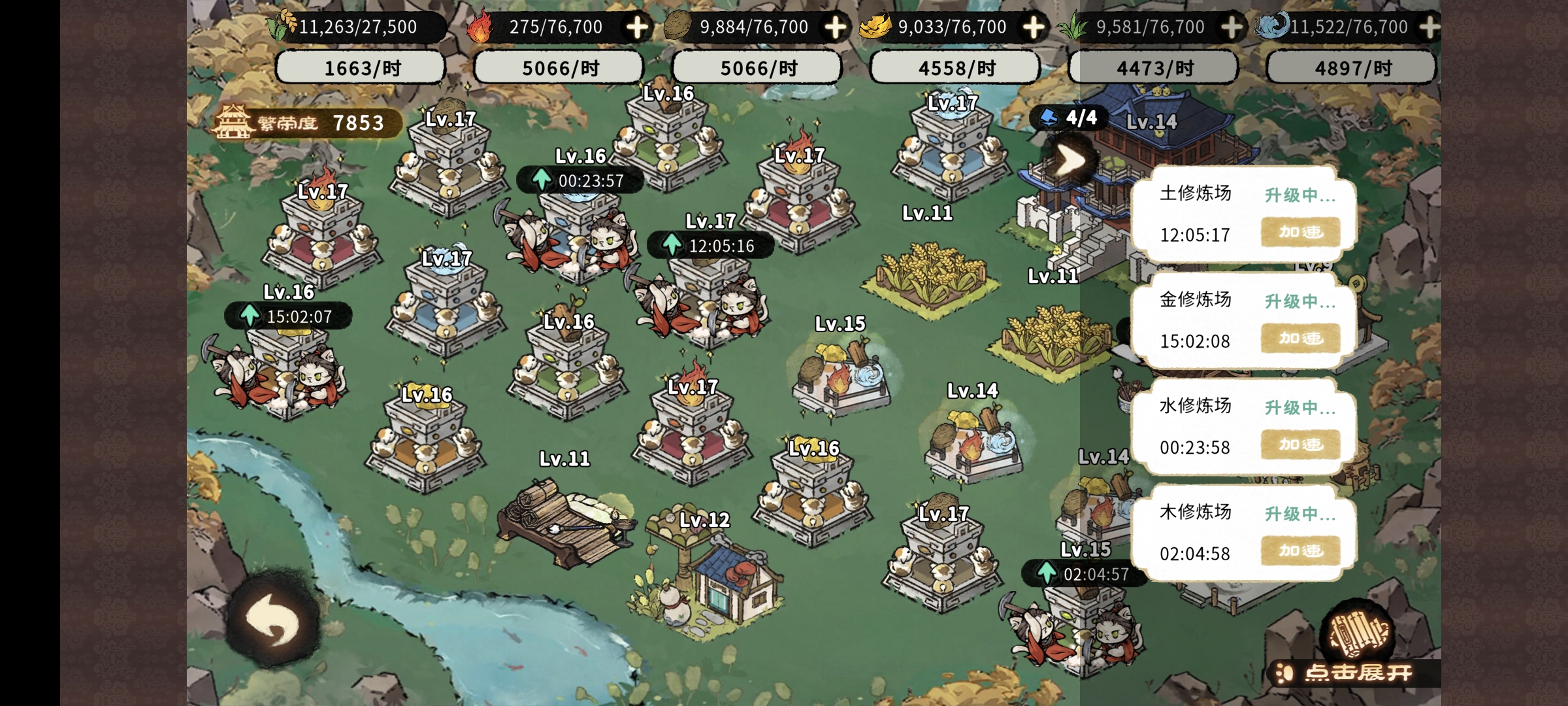Select the 12:05:16 upgrade timer bubble
1568x706 pixels.
point(710,246)
